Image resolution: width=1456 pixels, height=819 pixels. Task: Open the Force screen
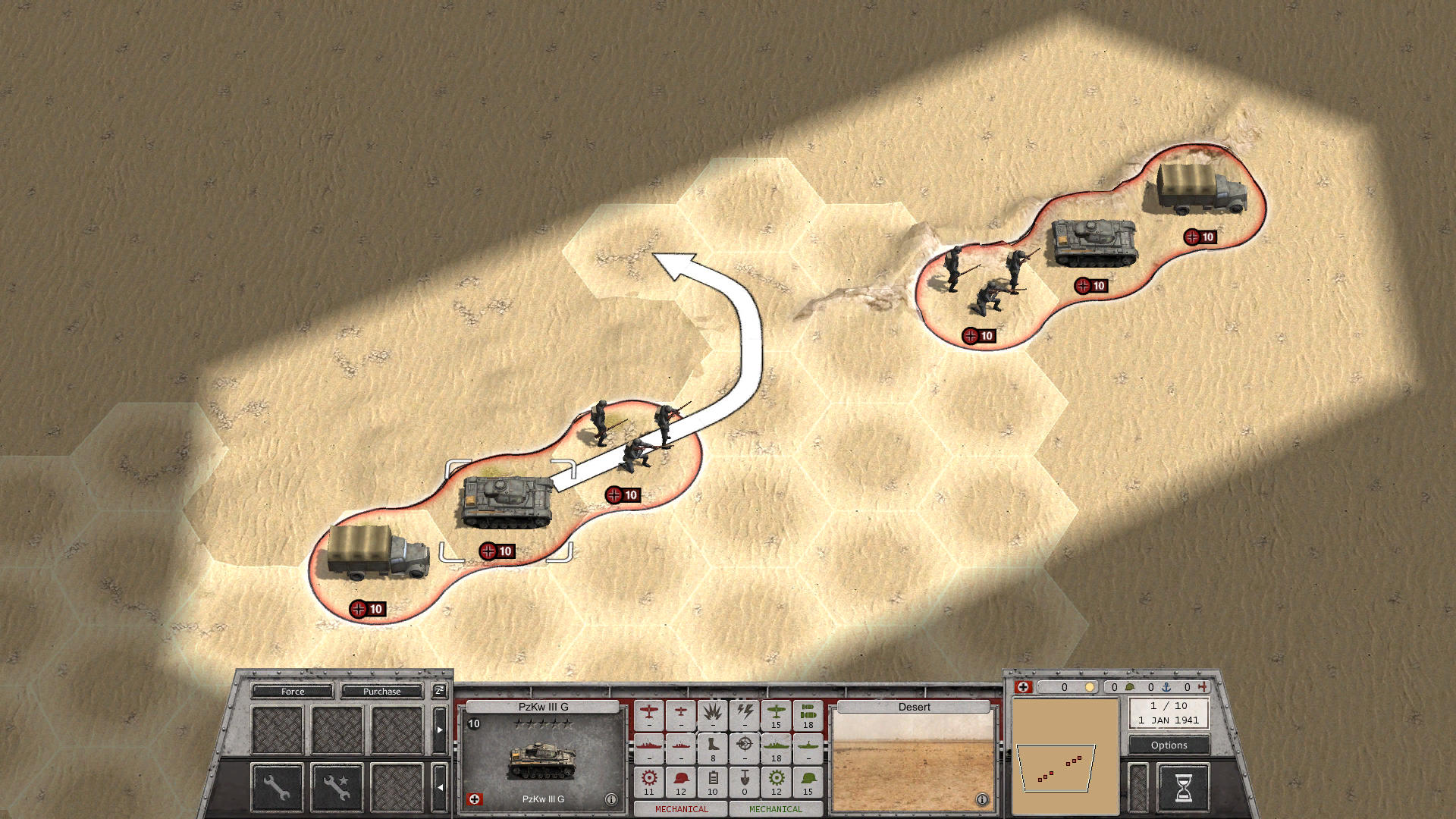pyautogui.click(x=293, y=692)
